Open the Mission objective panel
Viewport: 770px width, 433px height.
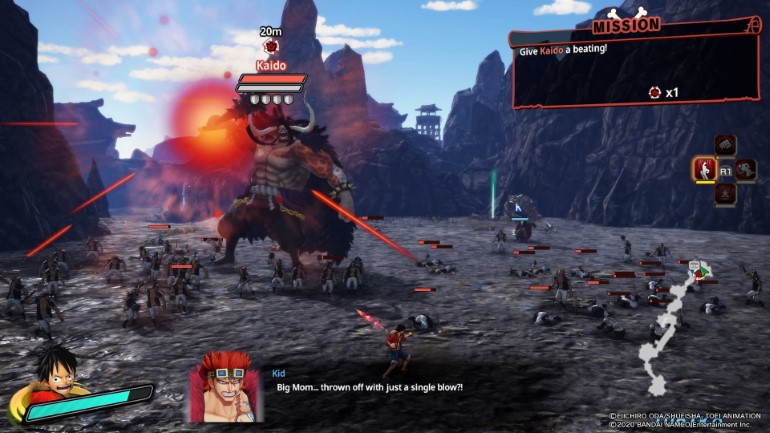click(x=638, y=66)
